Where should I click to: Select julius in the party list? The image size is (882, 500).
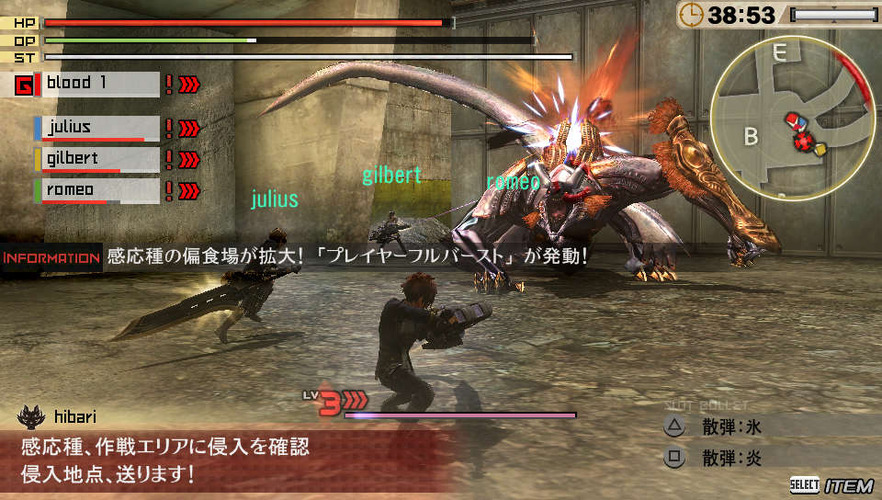(x=98, y=128)
